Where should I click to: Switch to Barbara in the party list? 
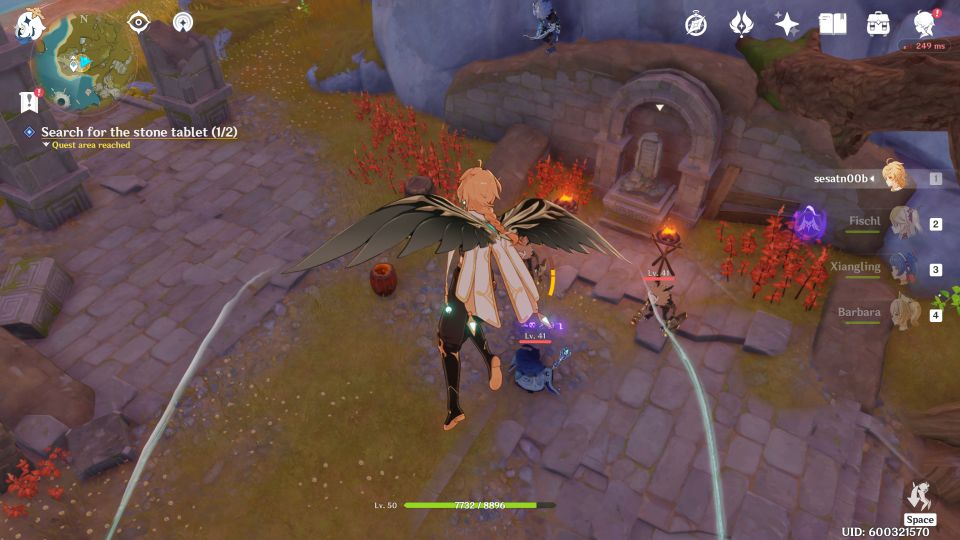(x=905, y=313)
